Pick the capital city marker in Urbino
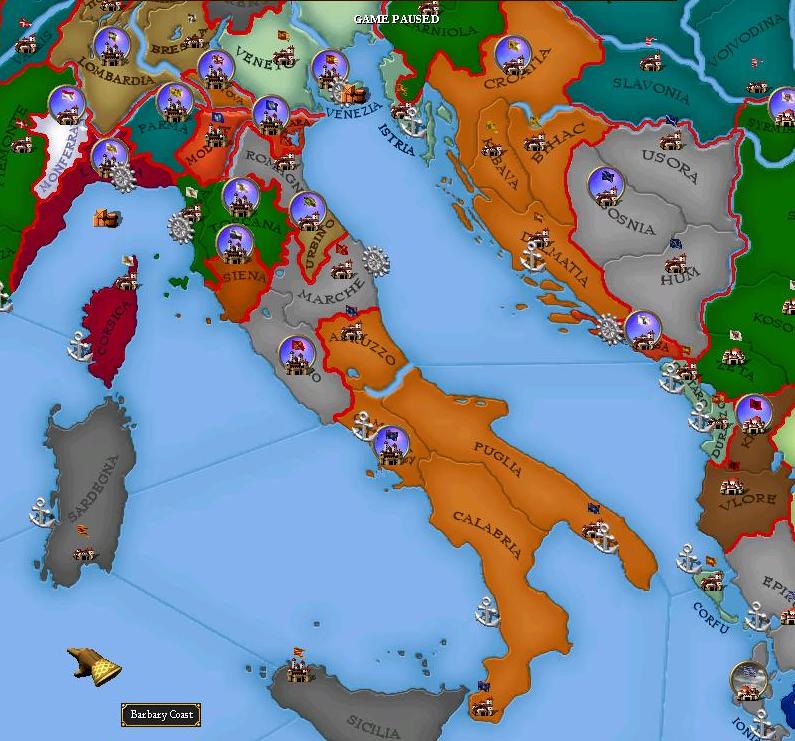 [x=308, y=210]
